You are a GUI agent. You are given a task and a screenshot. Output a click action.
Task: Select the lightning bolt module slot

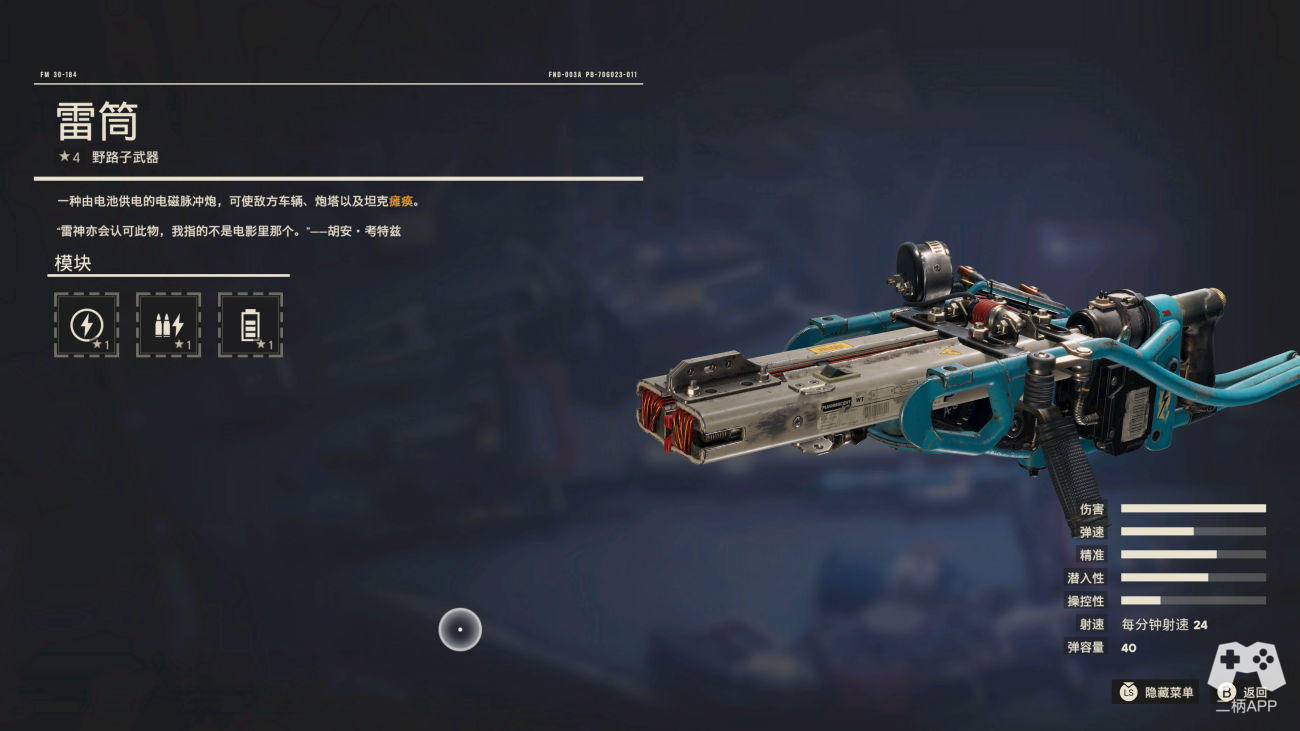click(x=86, y=325)
